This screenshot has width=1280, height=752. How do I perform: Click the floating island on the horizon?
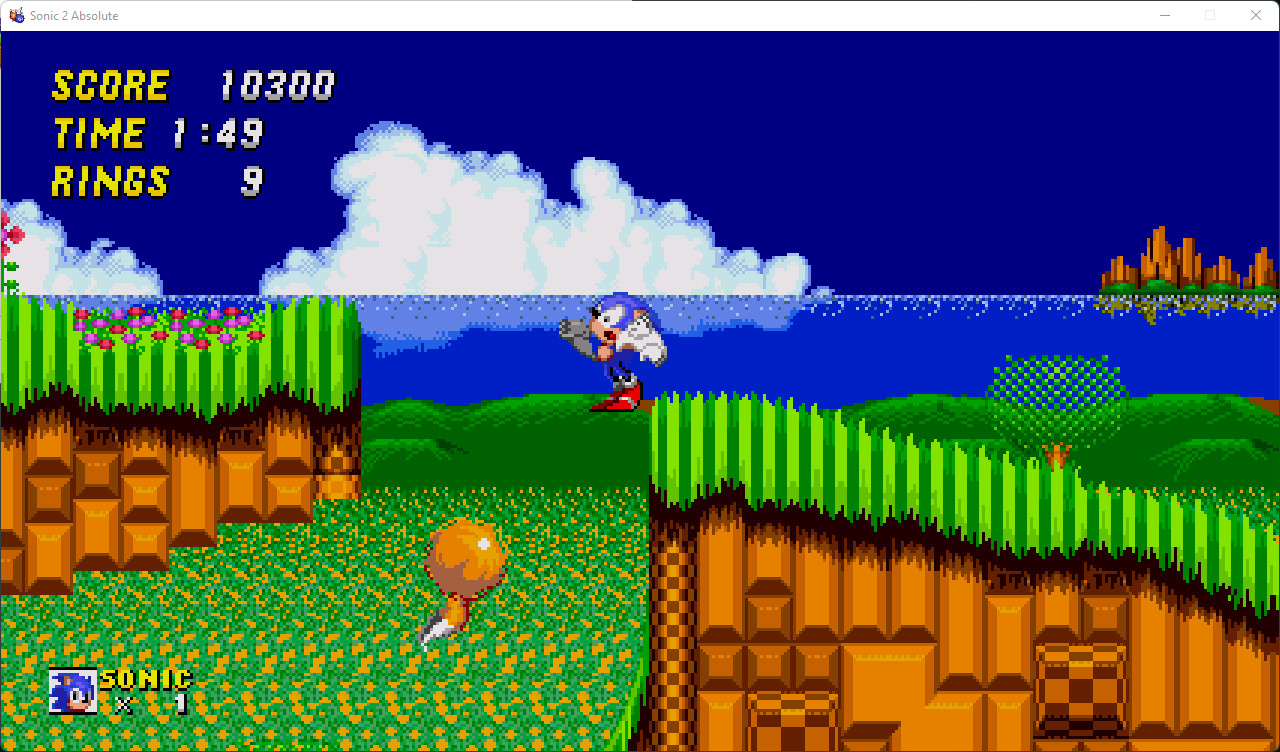coord(1165,265)
